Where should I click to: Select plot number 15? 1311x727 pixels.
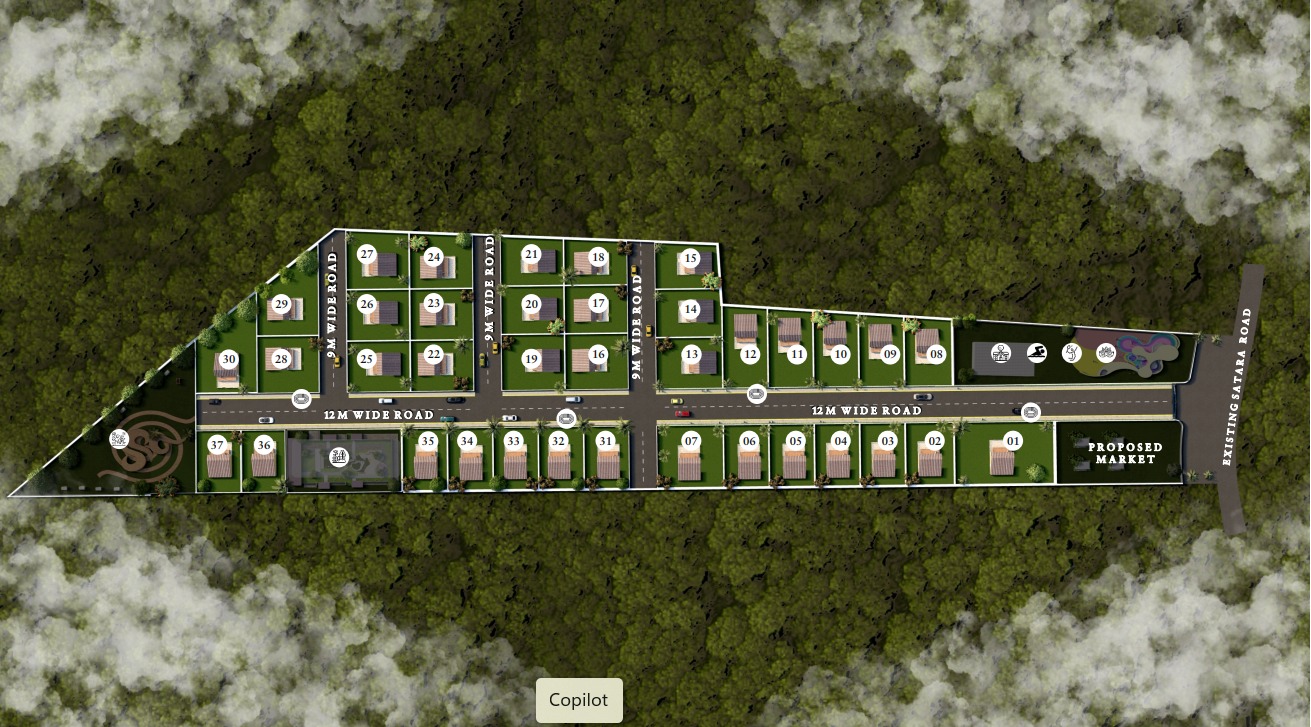pyautogui.click(x=690, y=258)
